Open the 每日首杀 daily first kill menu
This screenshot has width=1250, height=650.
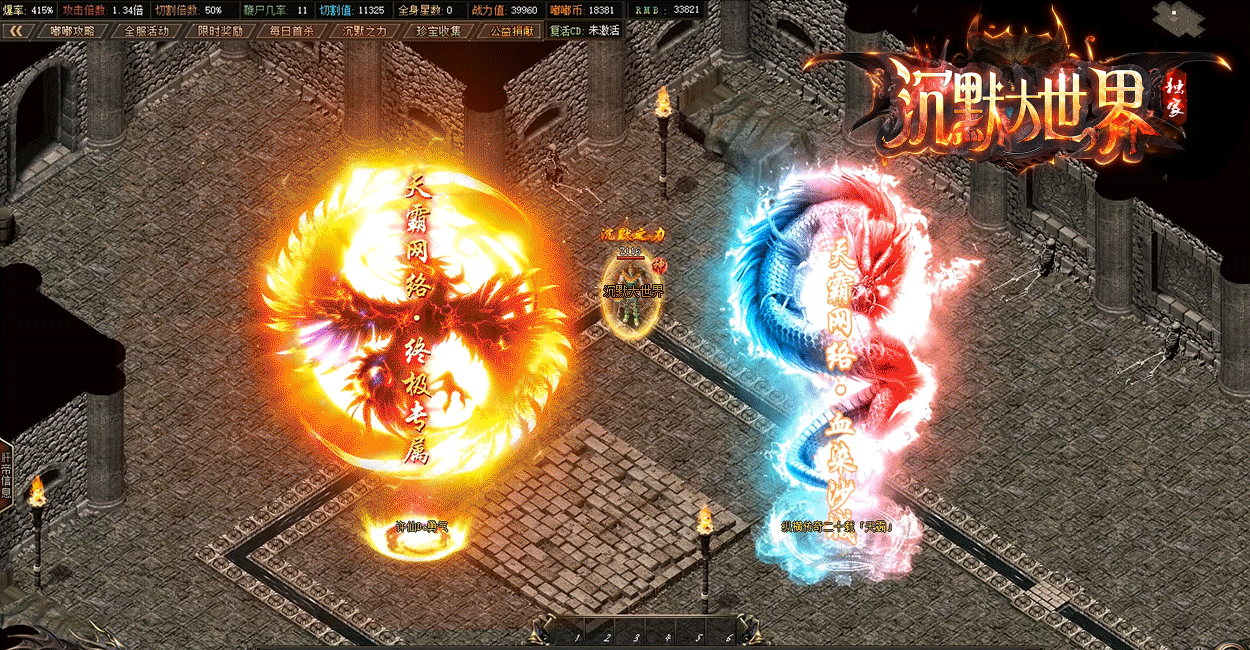292,31
